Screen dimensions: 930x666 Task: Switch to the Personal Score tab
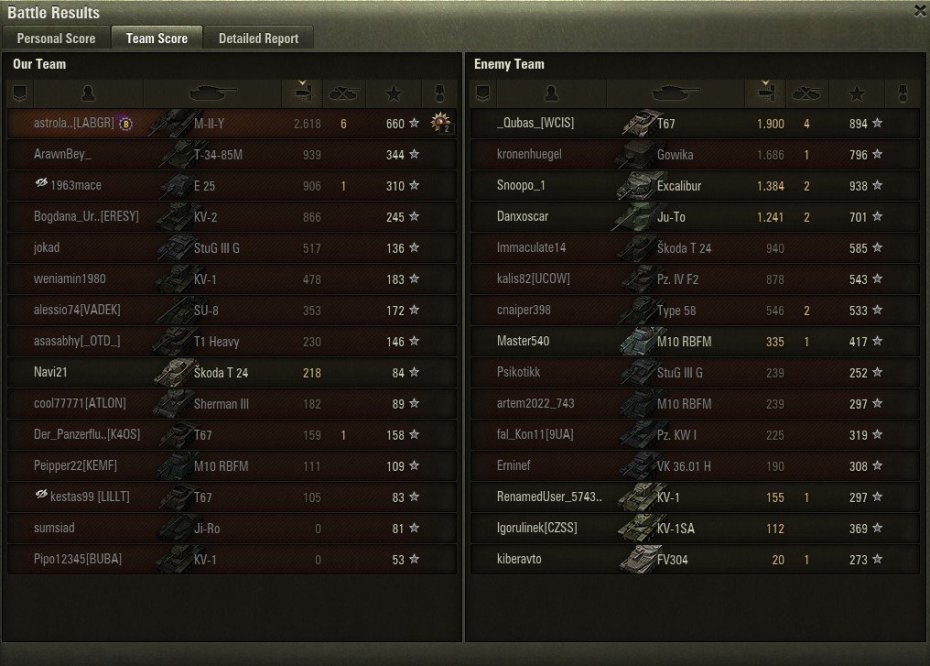[x=56, y=39]
